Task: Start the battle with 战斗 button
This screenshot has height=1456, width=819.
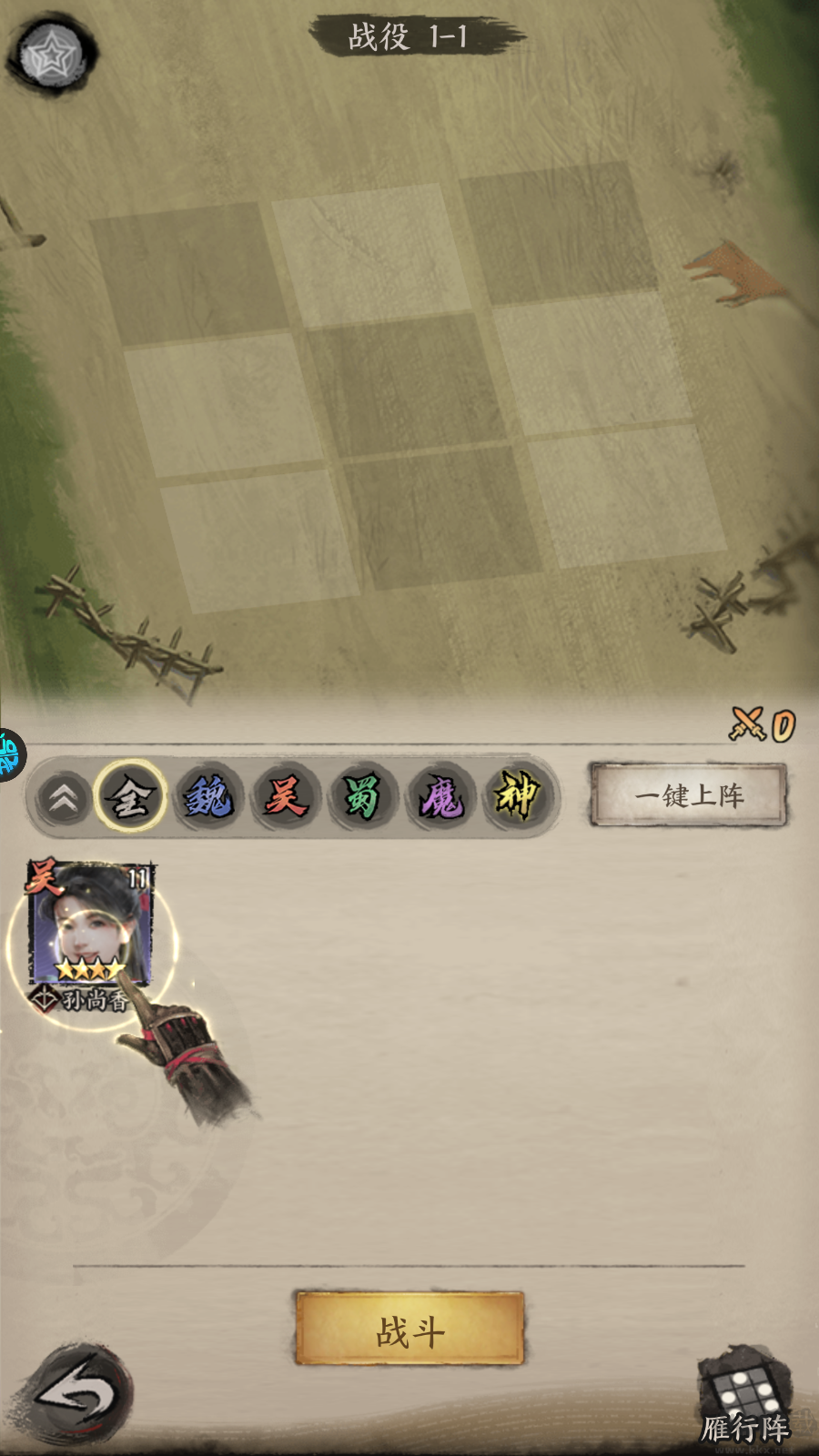Action: pyautogui.click(x=409, y=1330)
